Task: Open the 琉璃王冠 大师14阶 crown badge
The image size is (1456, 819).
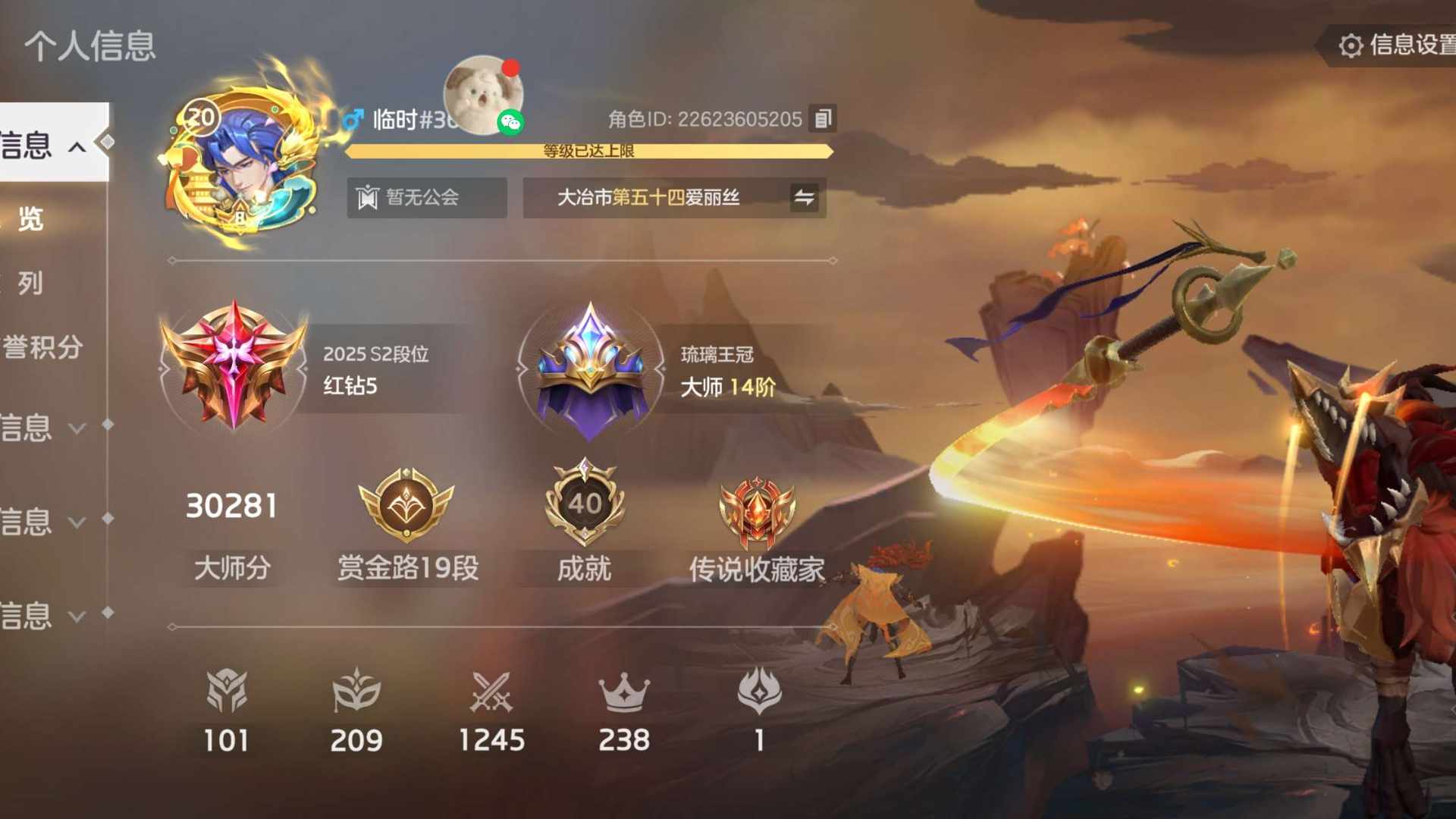Action: [x=590, y=369]
